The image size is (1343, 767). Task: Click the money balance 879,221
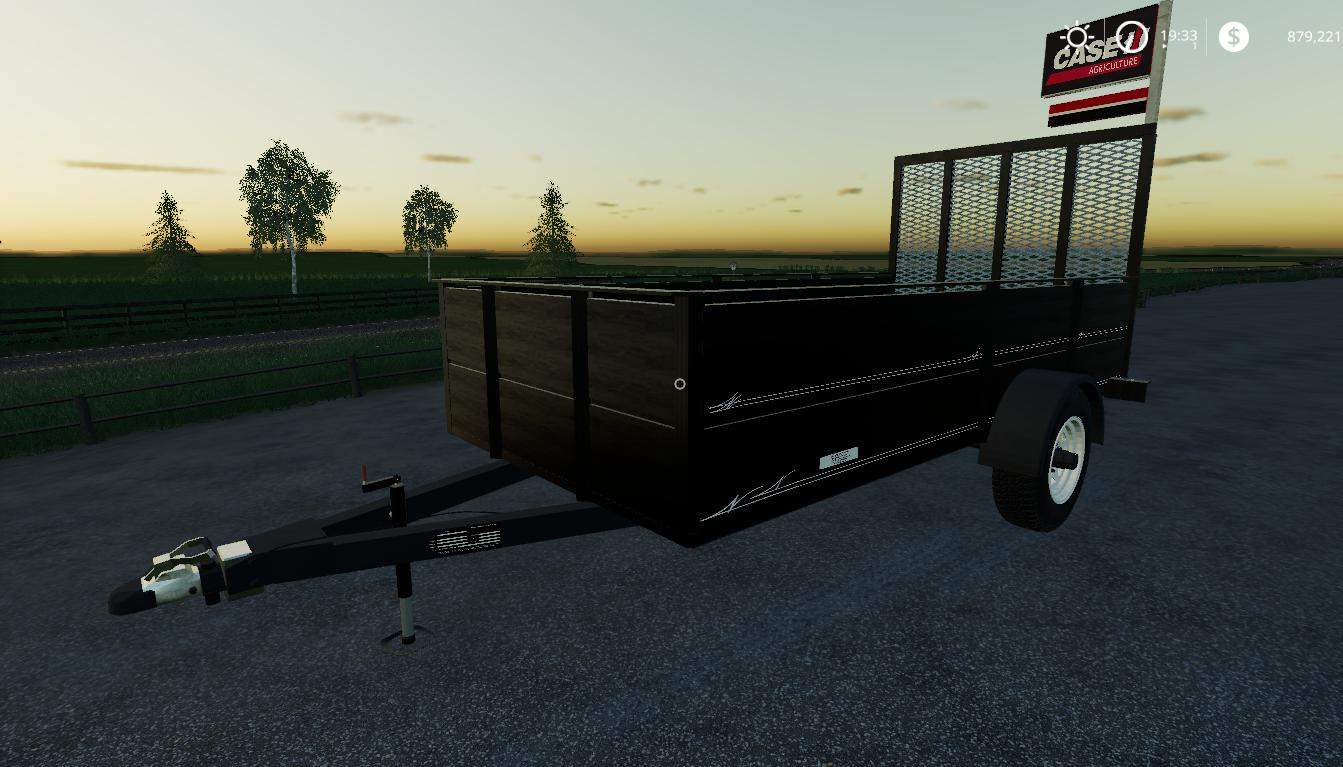(1313, 36)
